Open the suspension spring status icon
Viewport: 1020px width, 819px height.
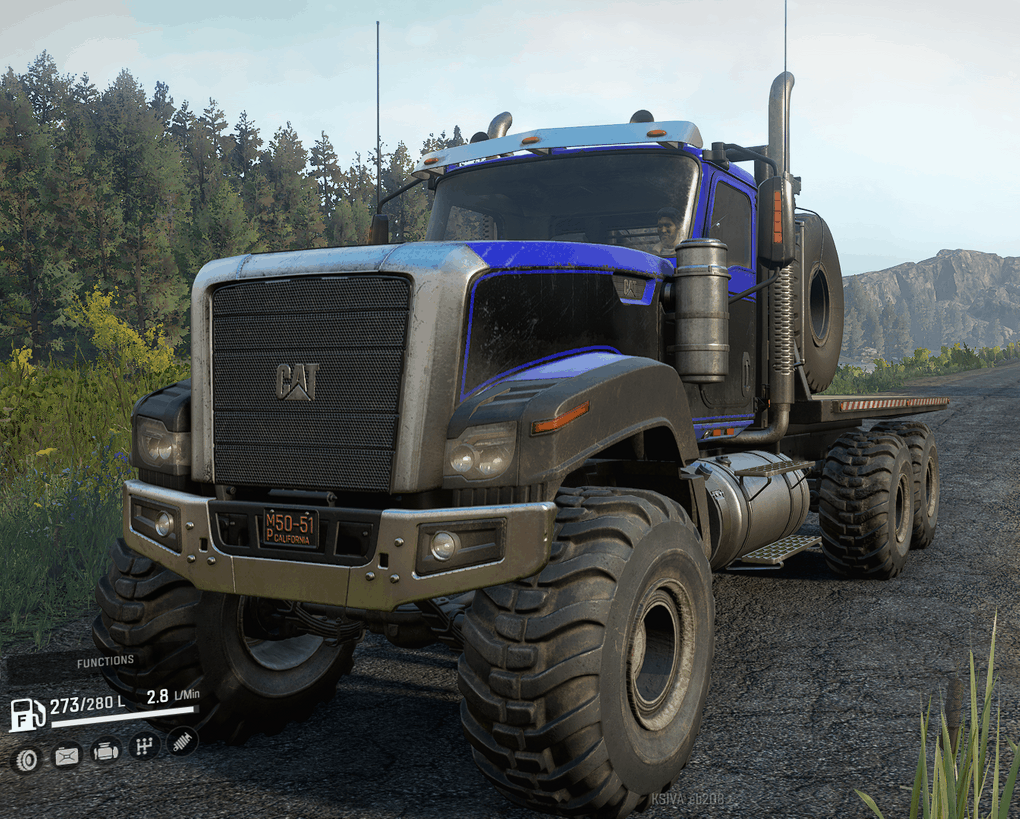point(182,741)
